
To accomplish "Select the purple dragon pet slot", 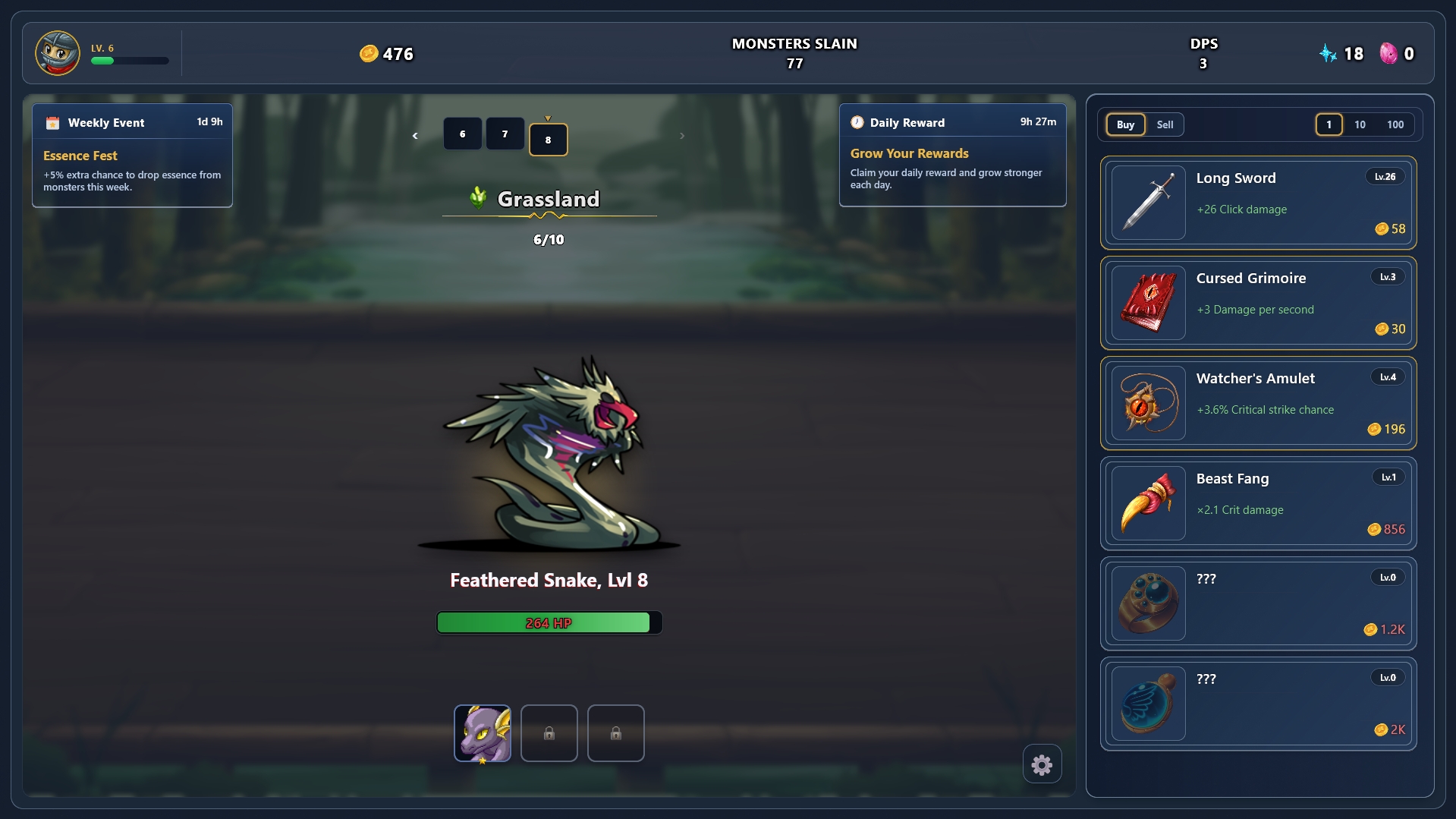I will point(483,733).
